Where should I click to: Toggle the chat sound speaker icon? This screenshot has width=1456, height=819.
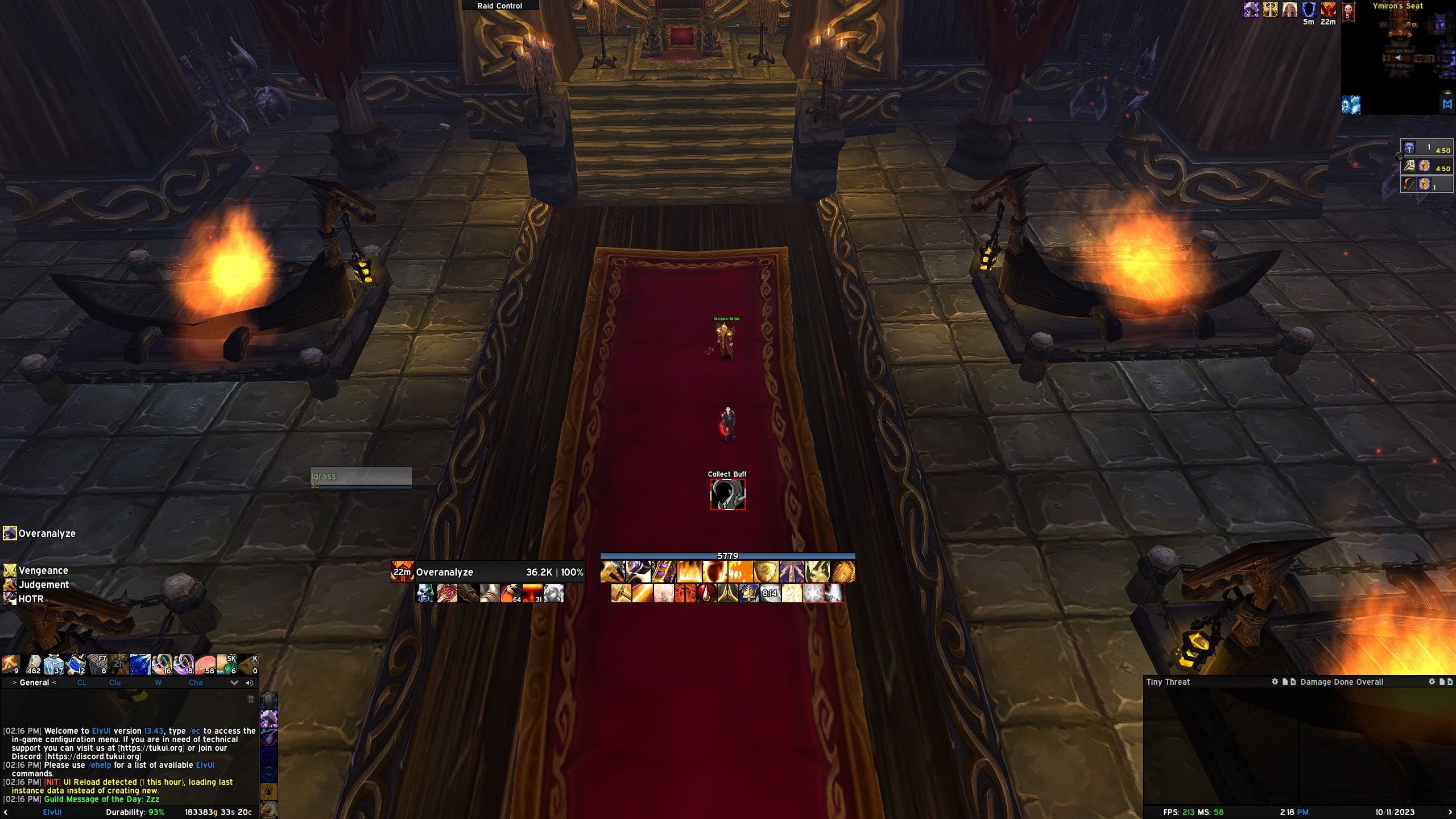pos(249,682)
